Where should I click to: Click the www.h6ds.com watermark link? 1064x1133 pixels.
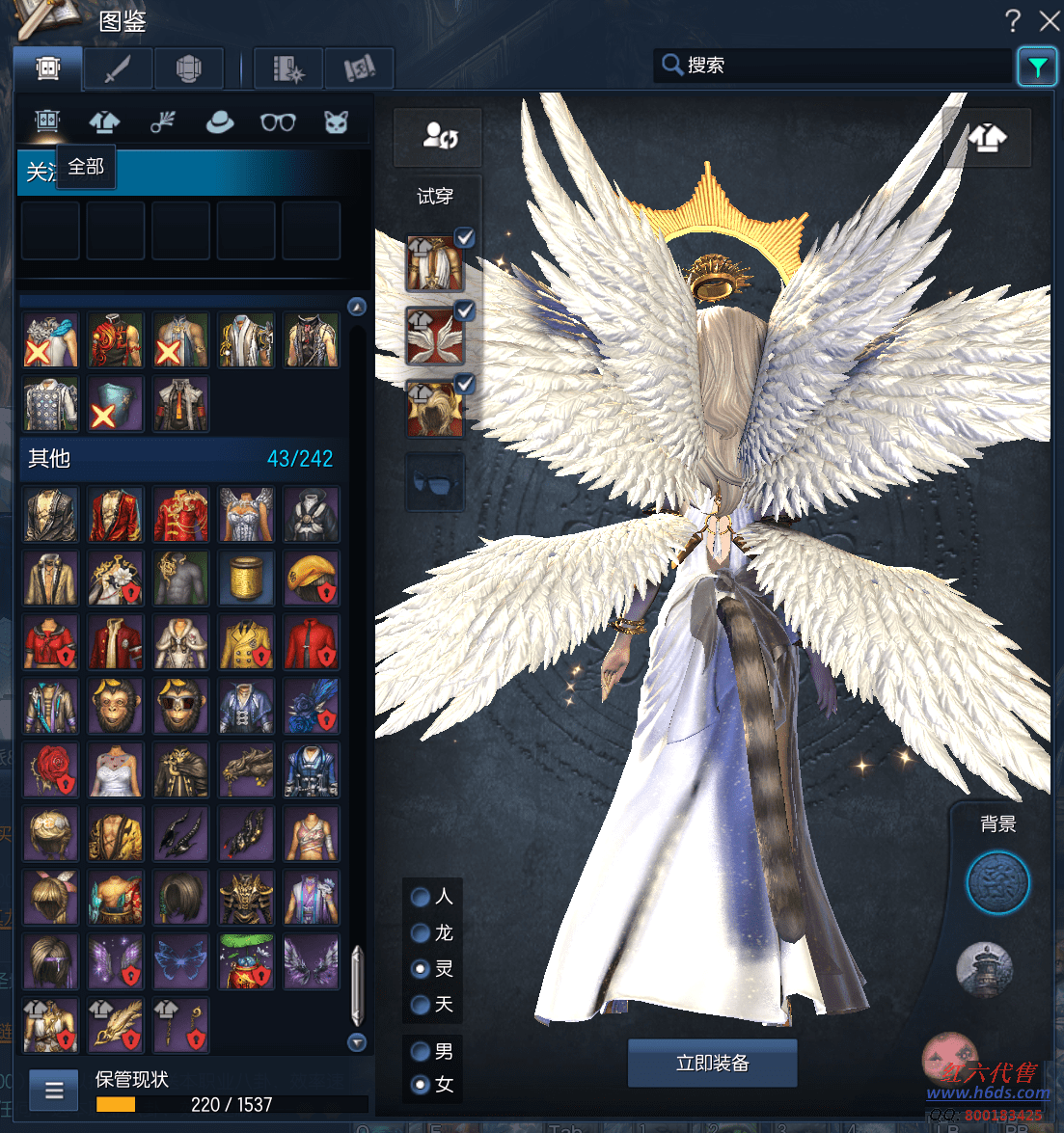pyautogui.click(x=988, y=1093)
